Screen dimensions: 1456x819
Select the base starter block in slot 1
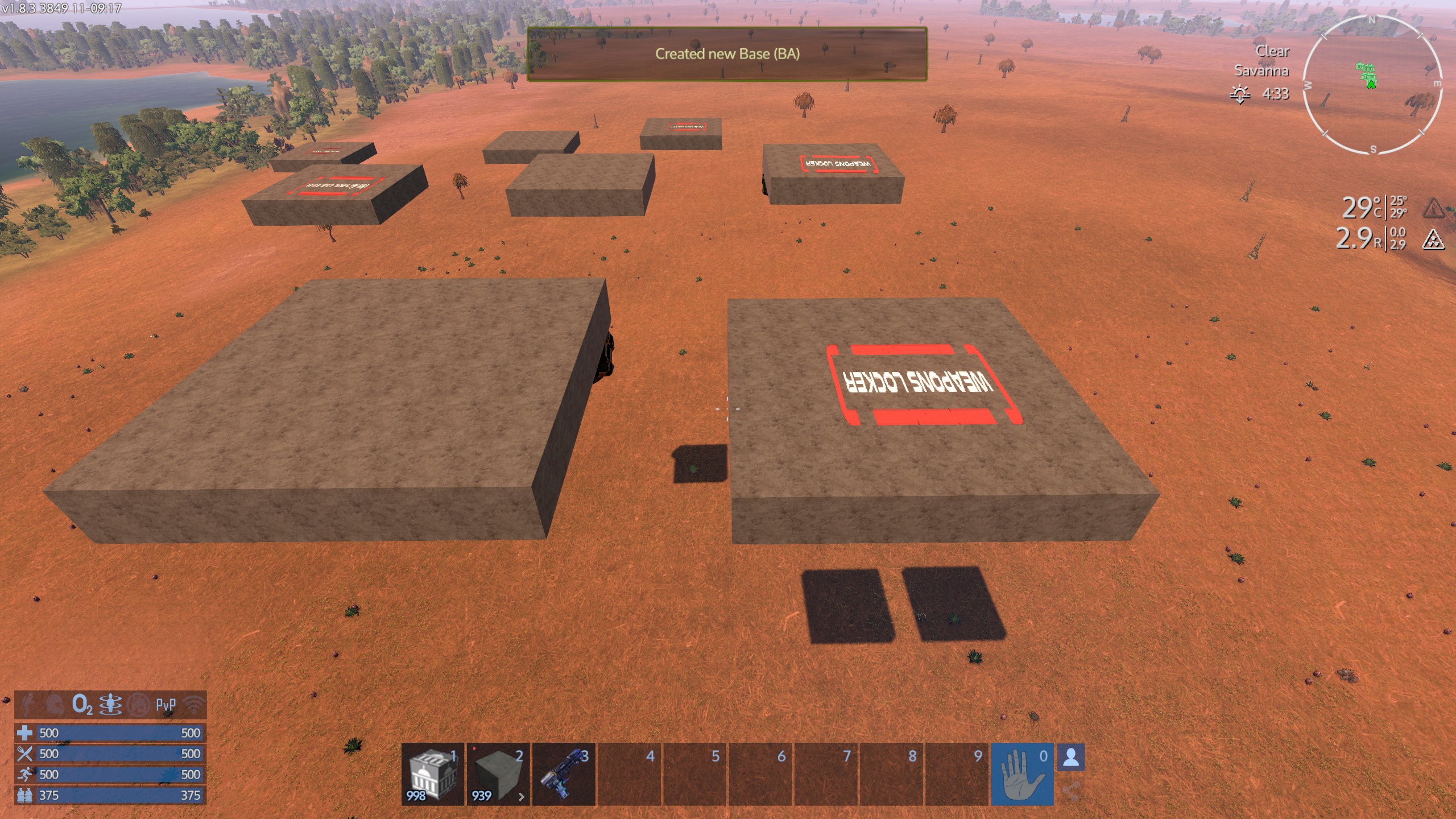pyautogui.click(x=432, y=773)
